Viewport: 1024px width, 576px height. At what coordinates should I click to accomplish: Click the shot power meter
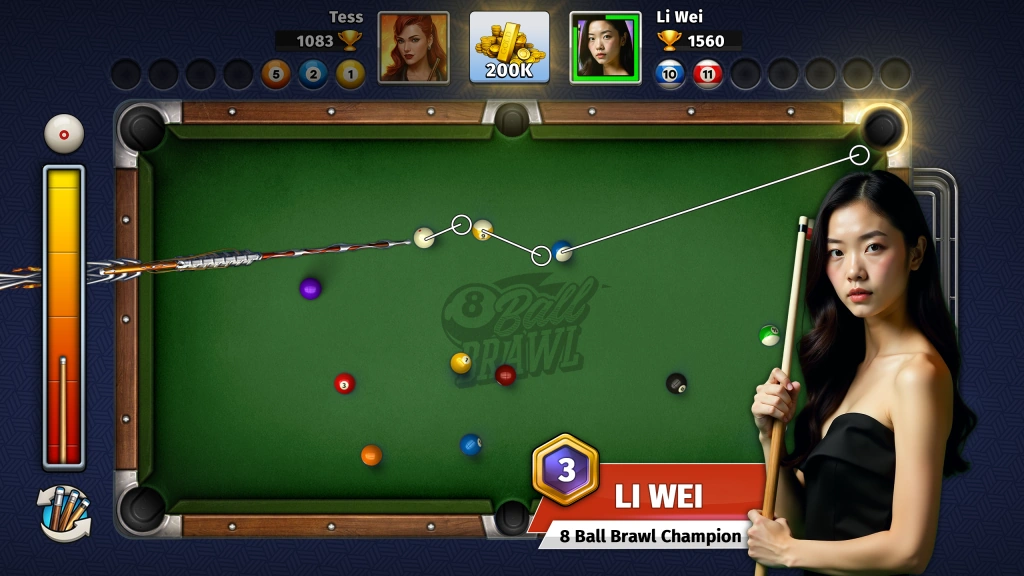[x=63, y=316]
